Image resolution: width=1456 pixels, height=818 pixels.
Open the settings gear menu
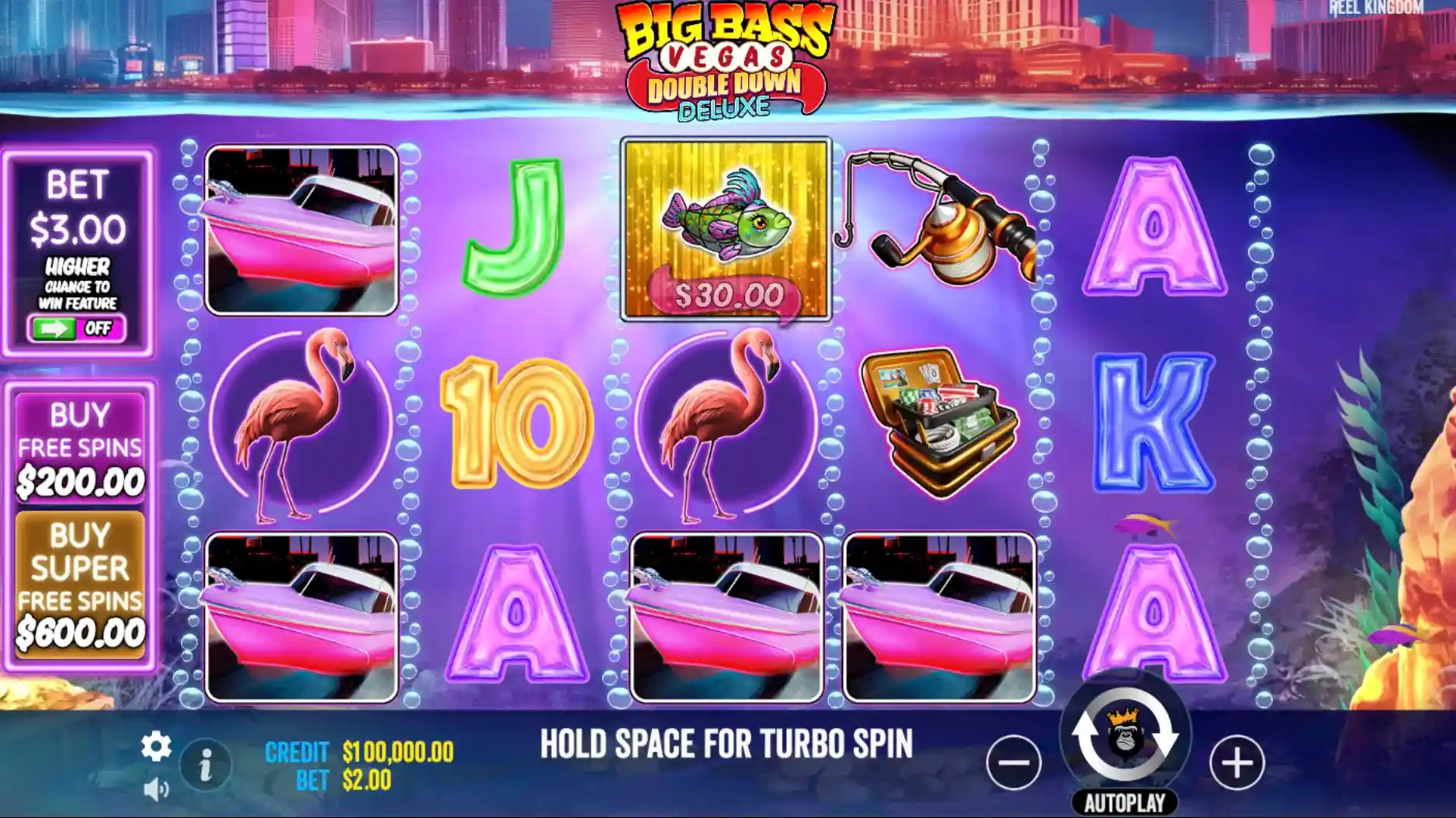(x=155, y=747)
